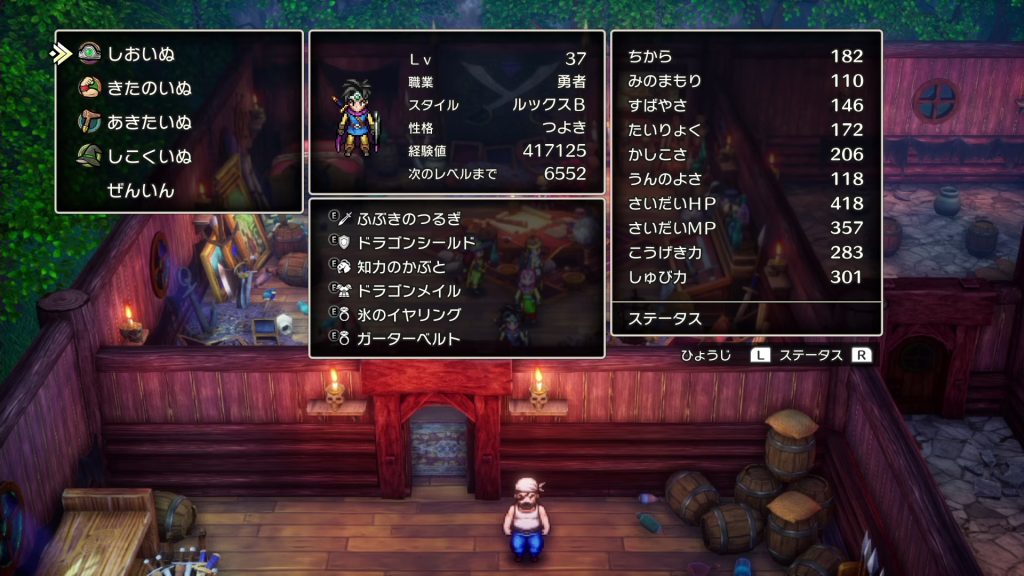
Task: Pick しこくいぬ in the party list
Action: click(148, 156)
